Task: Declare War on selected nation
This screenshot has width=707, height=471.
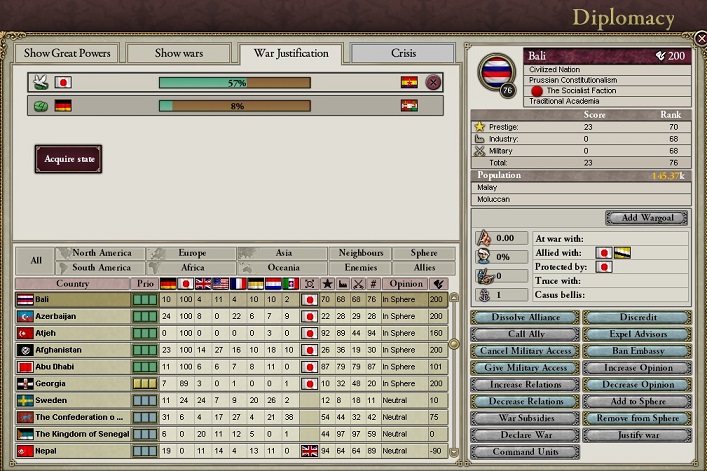Action: pos(524,435)
